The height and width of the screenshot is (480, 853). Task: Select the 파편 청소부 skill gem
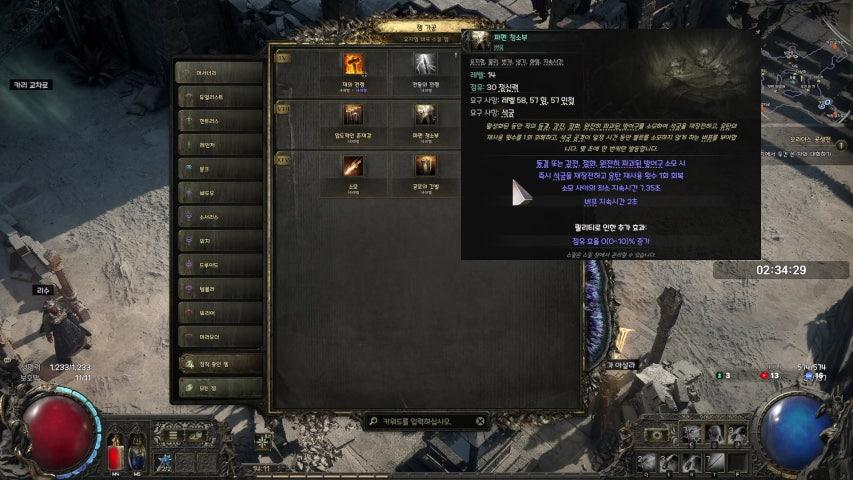[x=426, y=117]
